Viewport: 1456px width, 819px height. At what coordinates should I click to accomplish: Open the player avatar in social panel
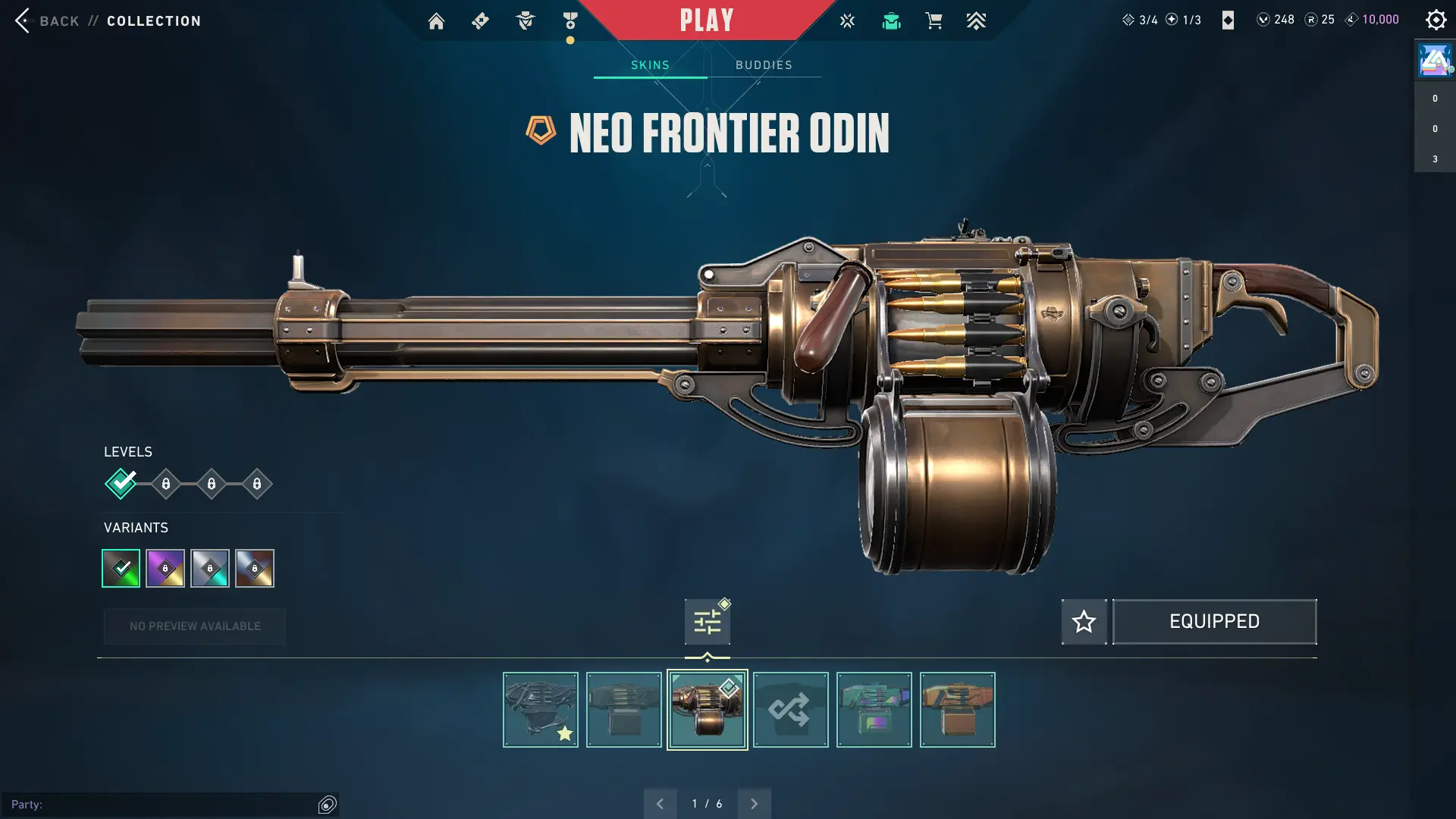click(1434, 61)
